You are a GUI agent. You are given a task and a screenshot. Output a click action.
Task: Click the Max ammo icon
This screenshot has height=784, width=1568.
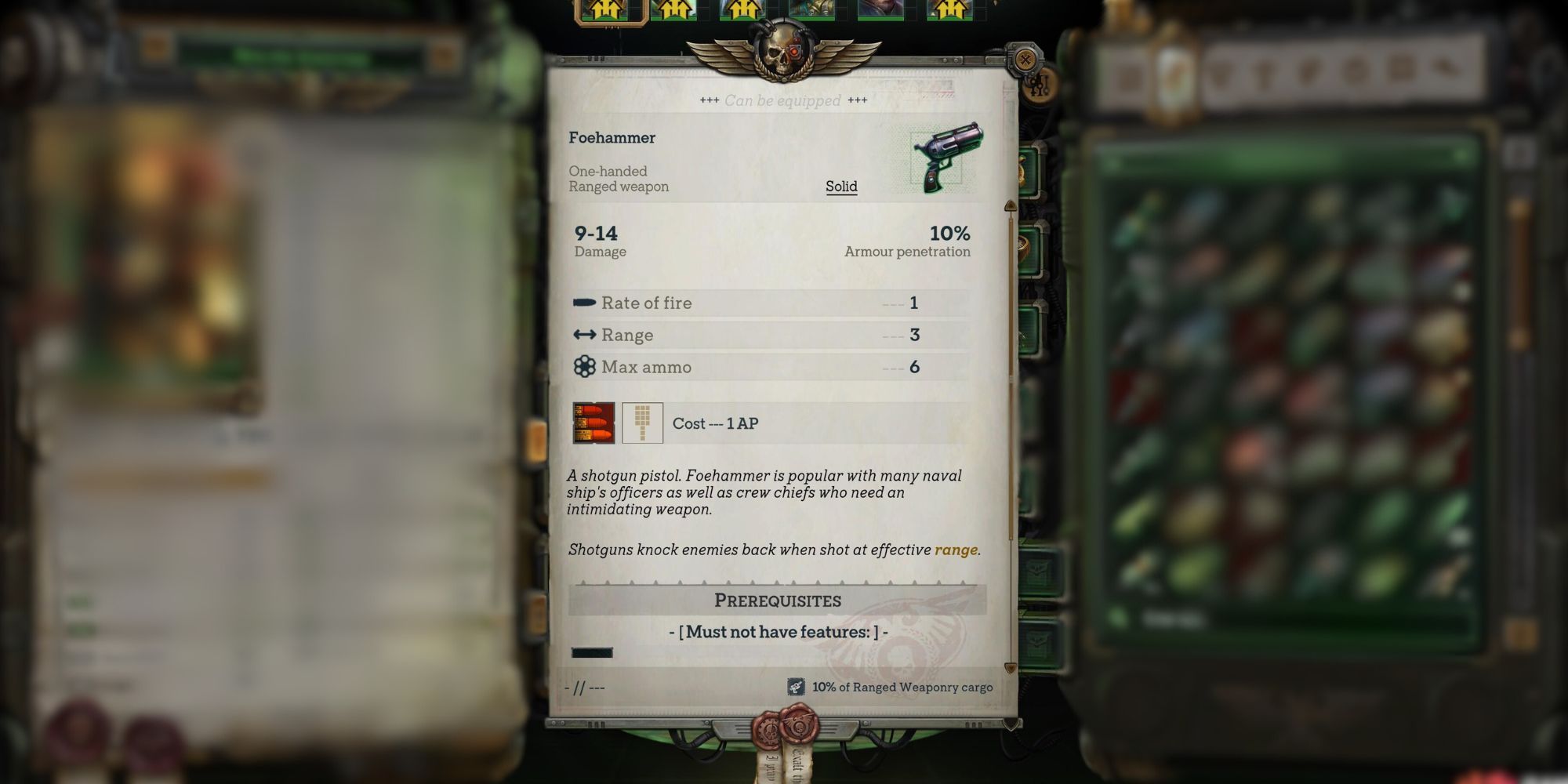tap(584, 367)
